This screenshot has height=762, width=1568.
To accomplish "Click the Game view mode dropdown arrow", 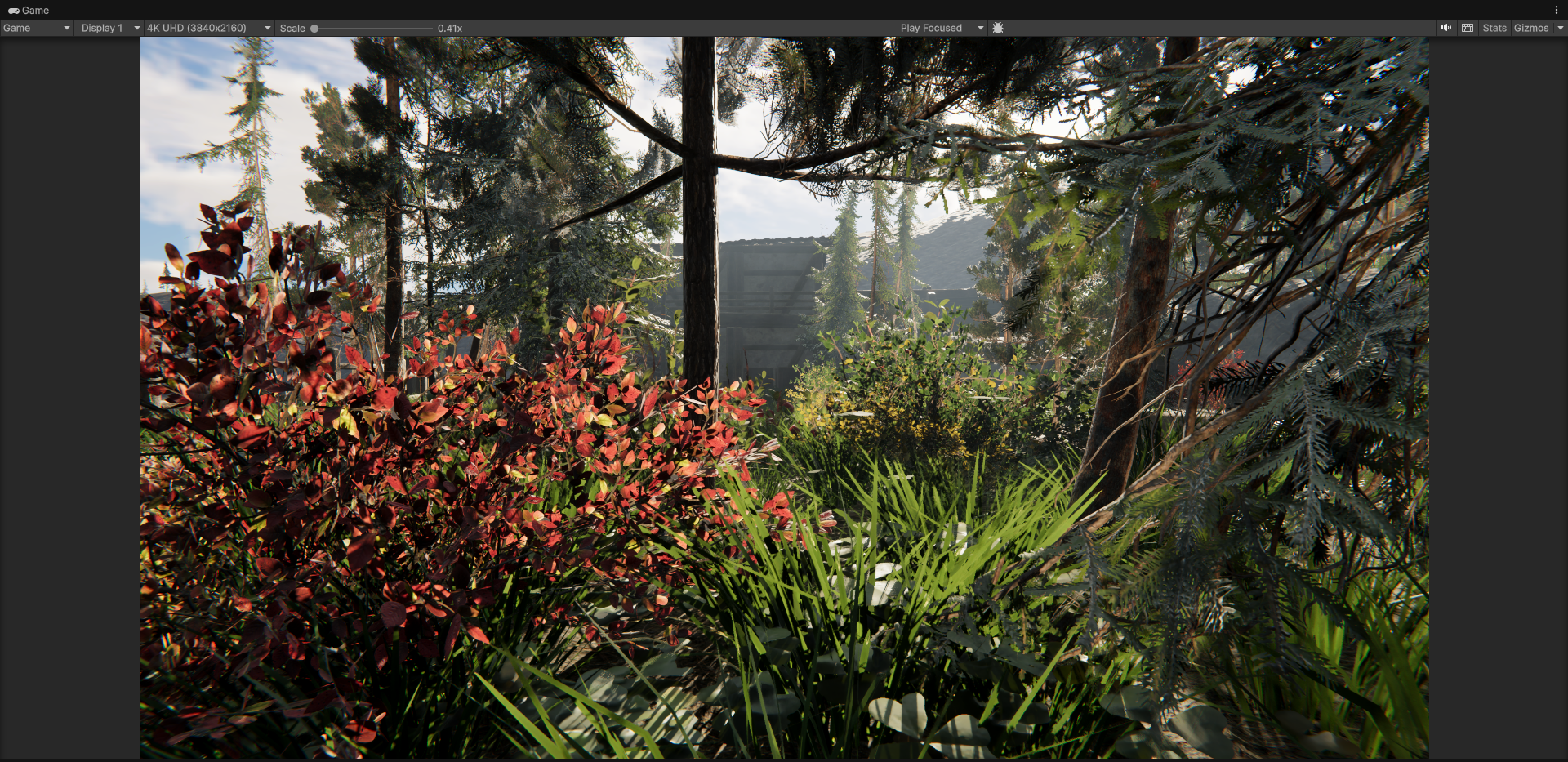I will 65,27.
